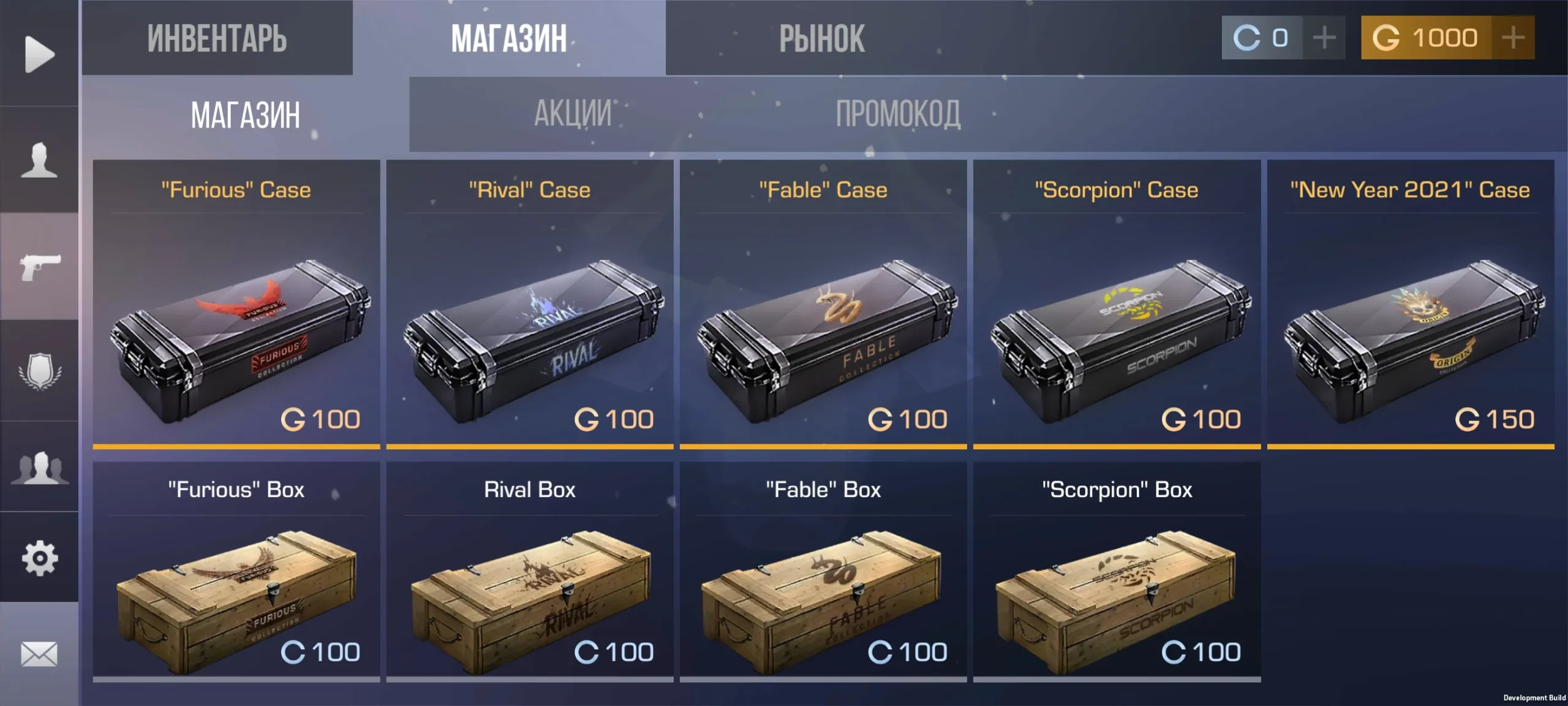Click the plus next to gold balance 1000
The width and height of the screenshot is (1568, 706).
click(1515, 38)
